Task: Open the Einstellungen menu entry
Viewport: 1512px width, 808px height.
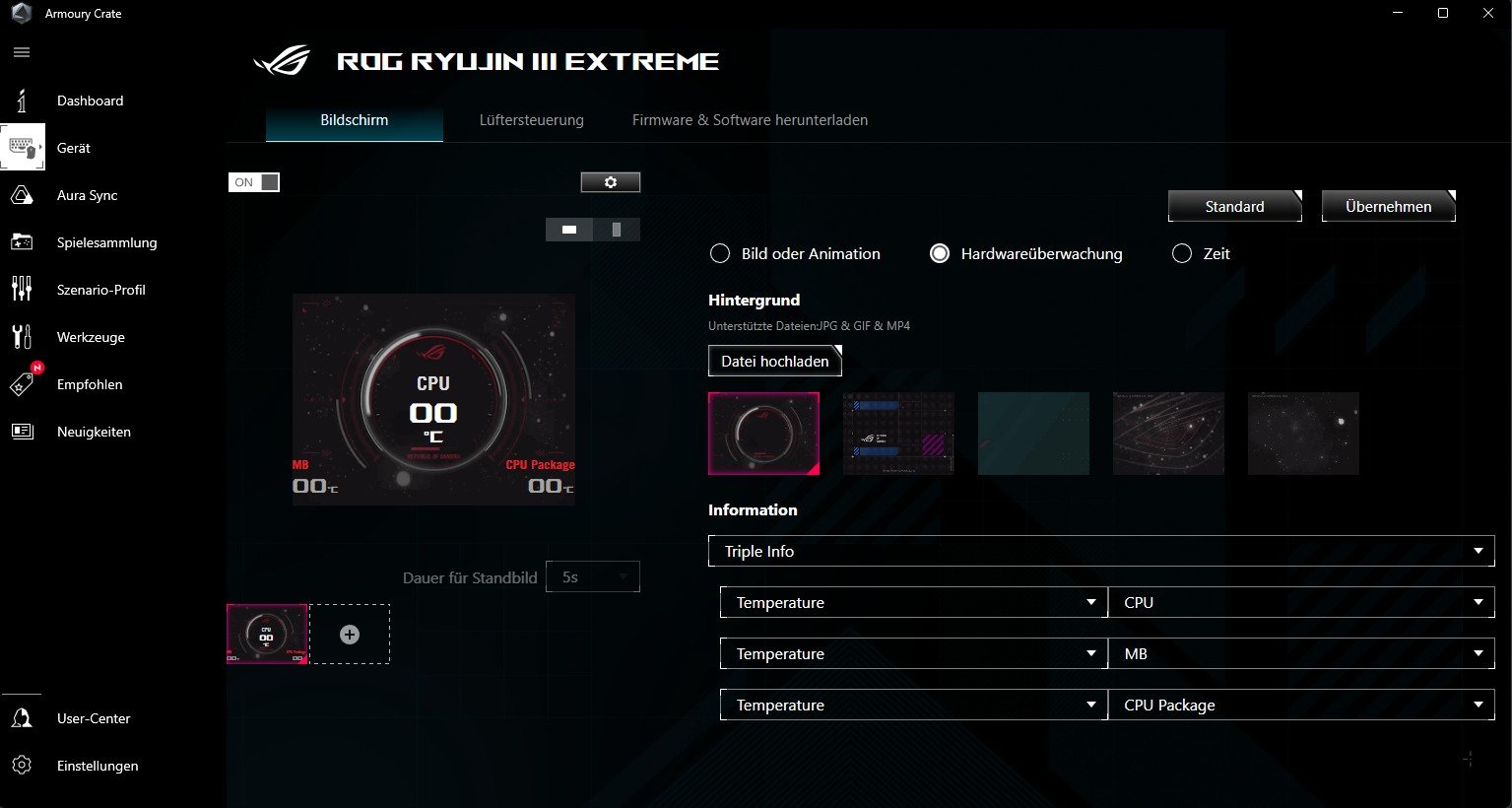Action: 97,766
